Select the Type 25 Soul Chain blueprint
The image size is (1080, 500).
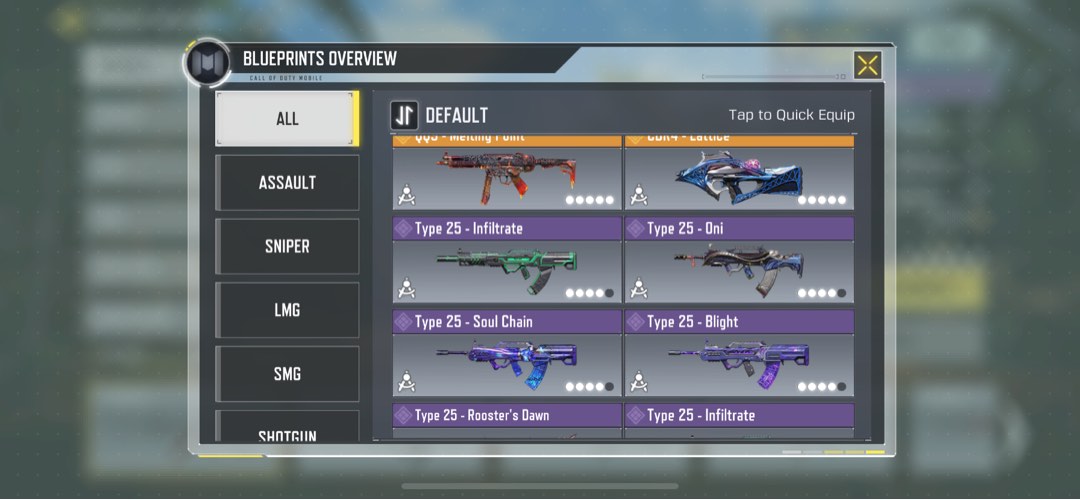[x=507, y=358]
